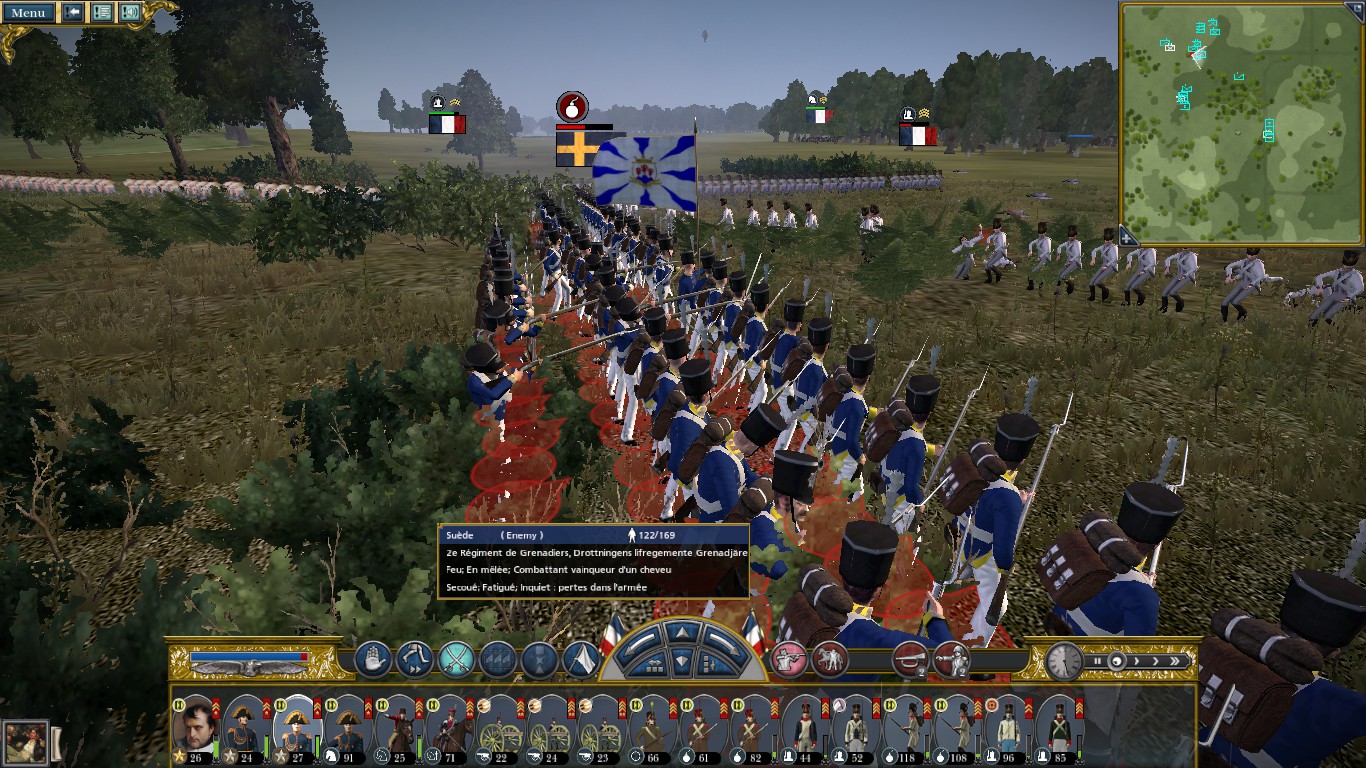Viewport: 1366px width, 768px height.
Task: Select Napoleon's general unit card
Action: click(195, 723)
